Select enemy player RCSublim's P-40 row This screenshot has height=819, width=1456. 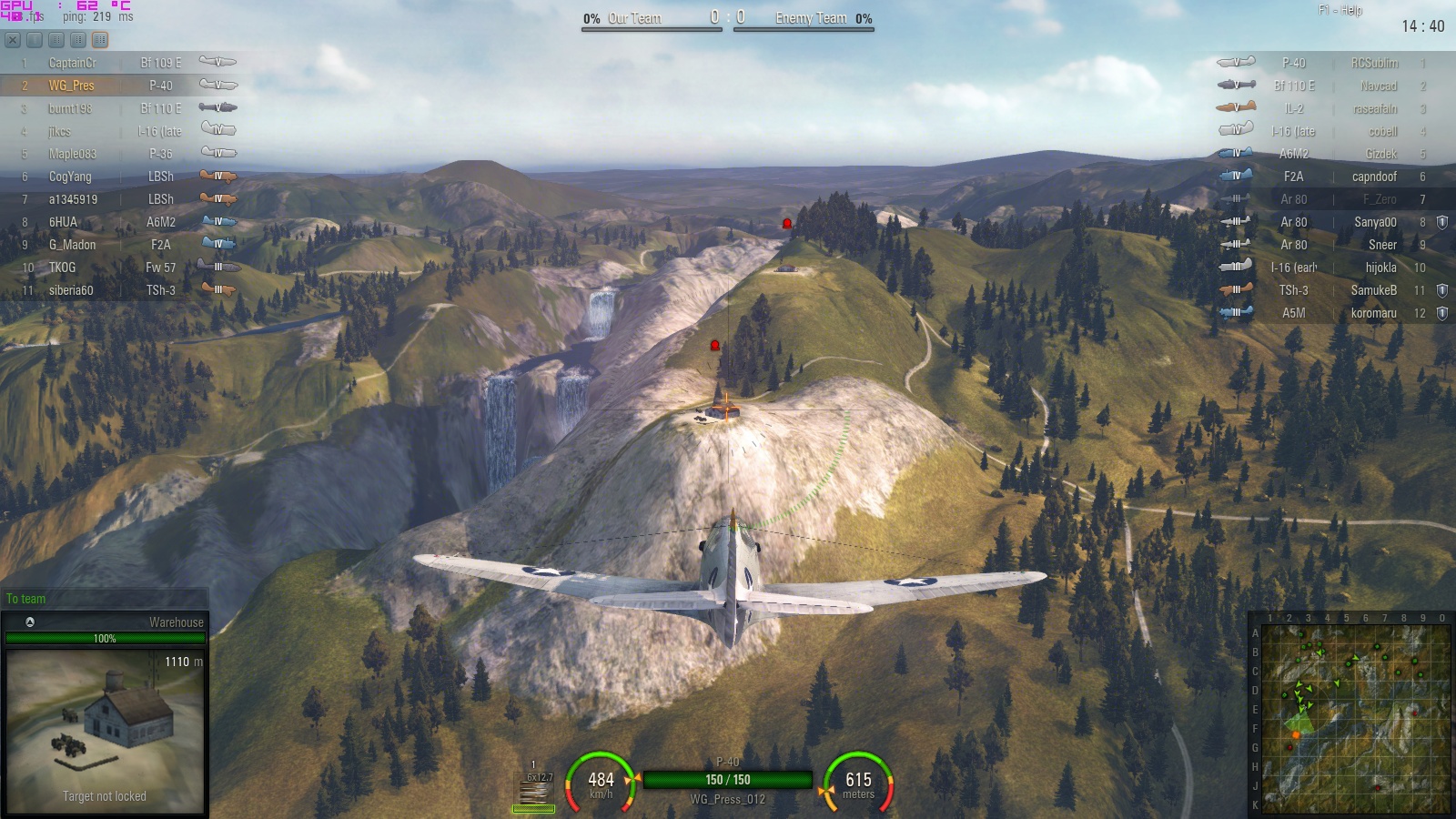(1338, 63)
